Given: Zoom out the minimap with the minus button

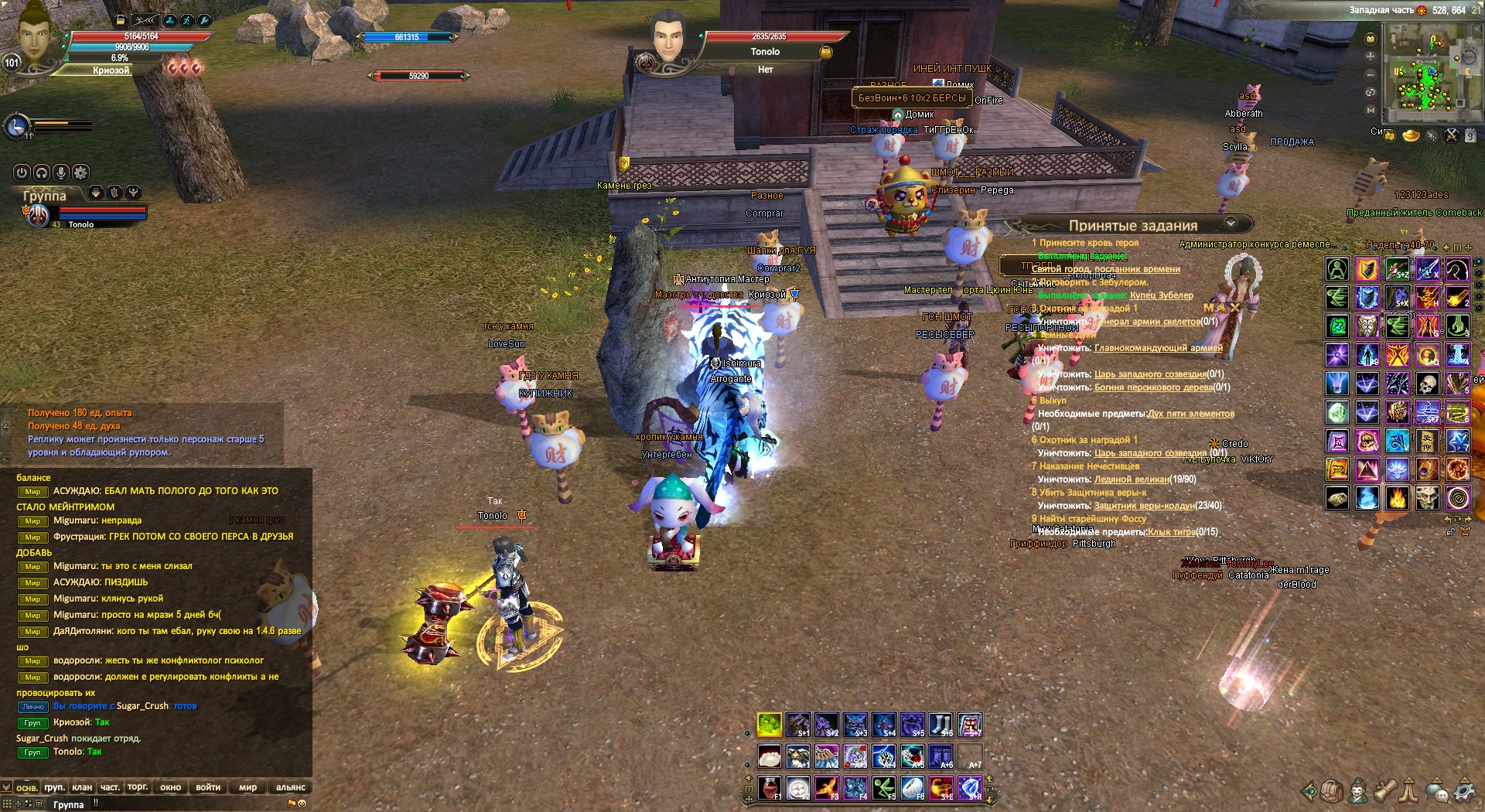Looking at the screenshot, I should pyautogui.click(x=1371, y=74).
